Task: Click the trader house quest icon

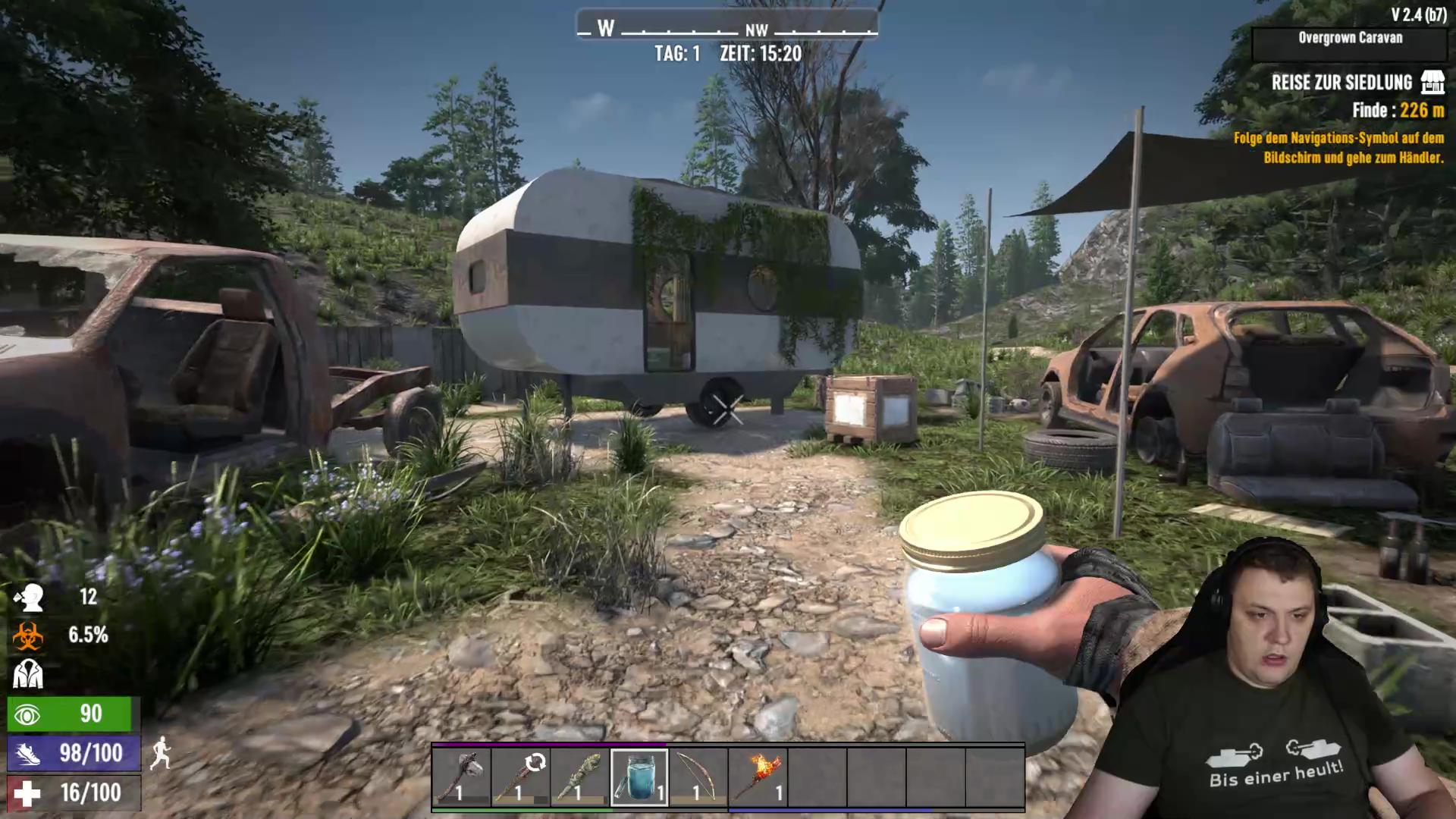Action: (1432, 82)
